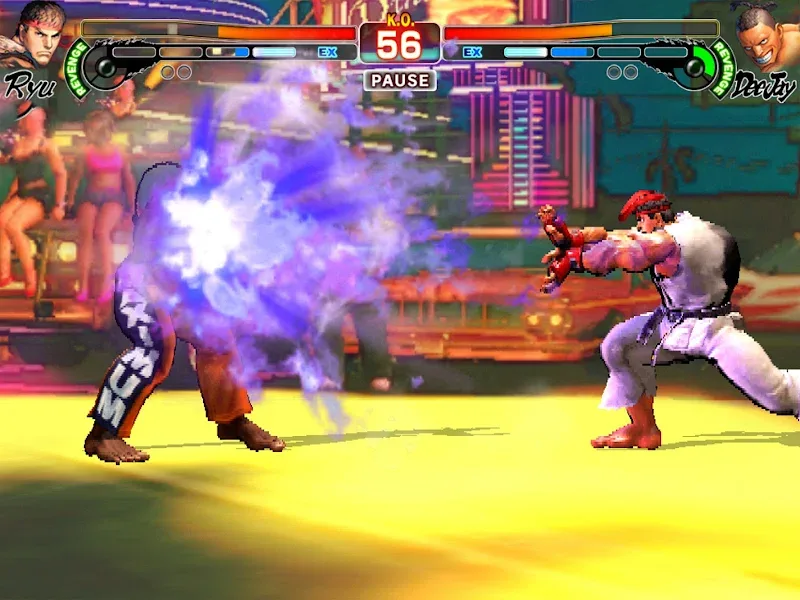Activate Ryu's Revenge gauge ultra
Image resolution: width=800 pixels, height=600 pixels.
point(98,68)
